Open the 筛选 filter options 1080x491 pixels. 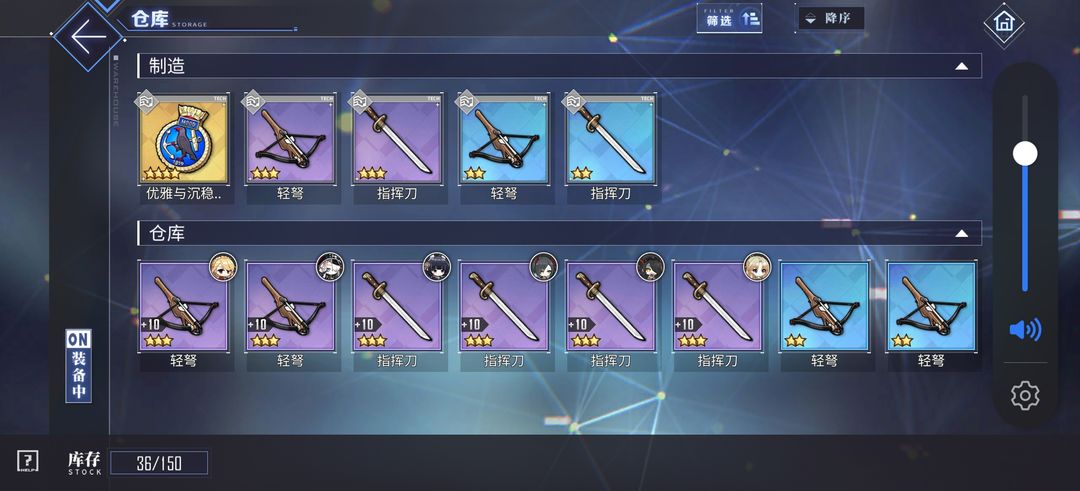[x=729, y=18]
